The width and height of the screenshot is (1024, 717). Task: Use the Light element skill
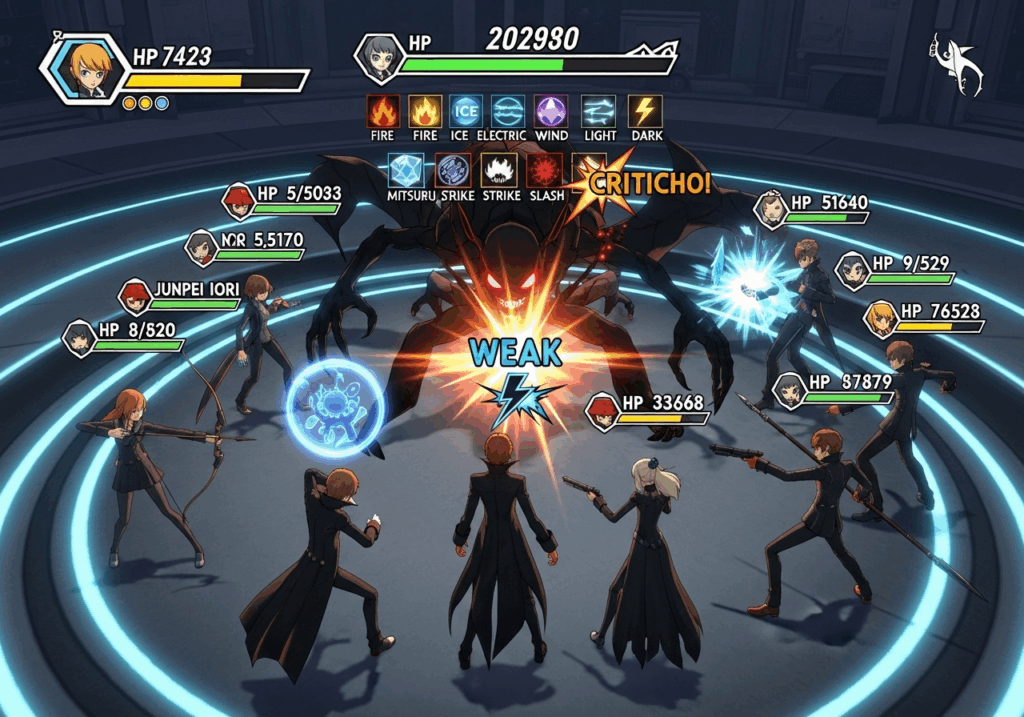(598, 110)
